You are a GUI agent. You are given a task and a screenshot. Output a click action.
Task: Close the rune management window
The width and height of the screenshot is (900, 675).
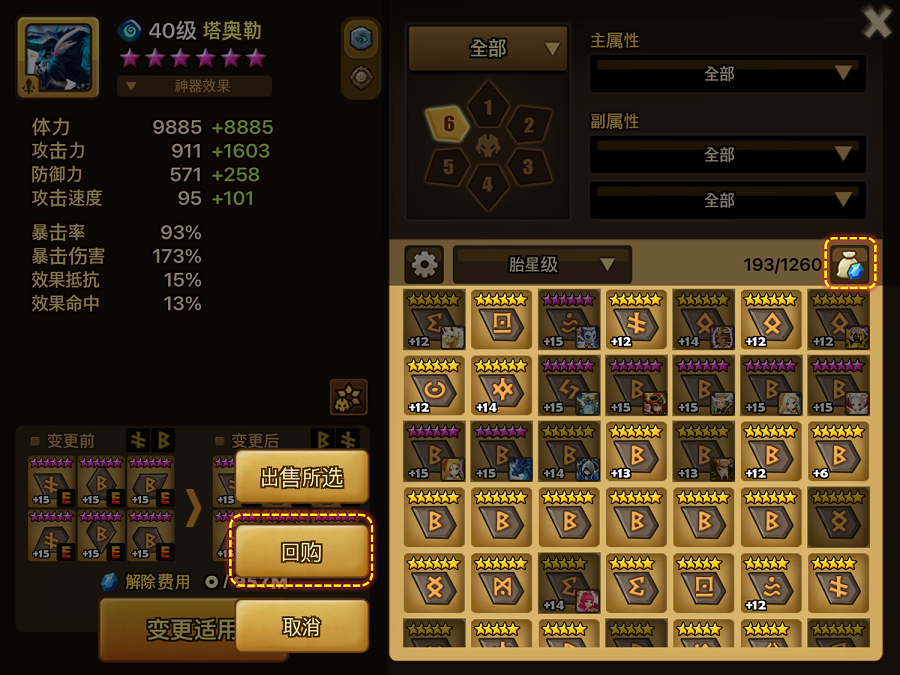coord(876,22)
